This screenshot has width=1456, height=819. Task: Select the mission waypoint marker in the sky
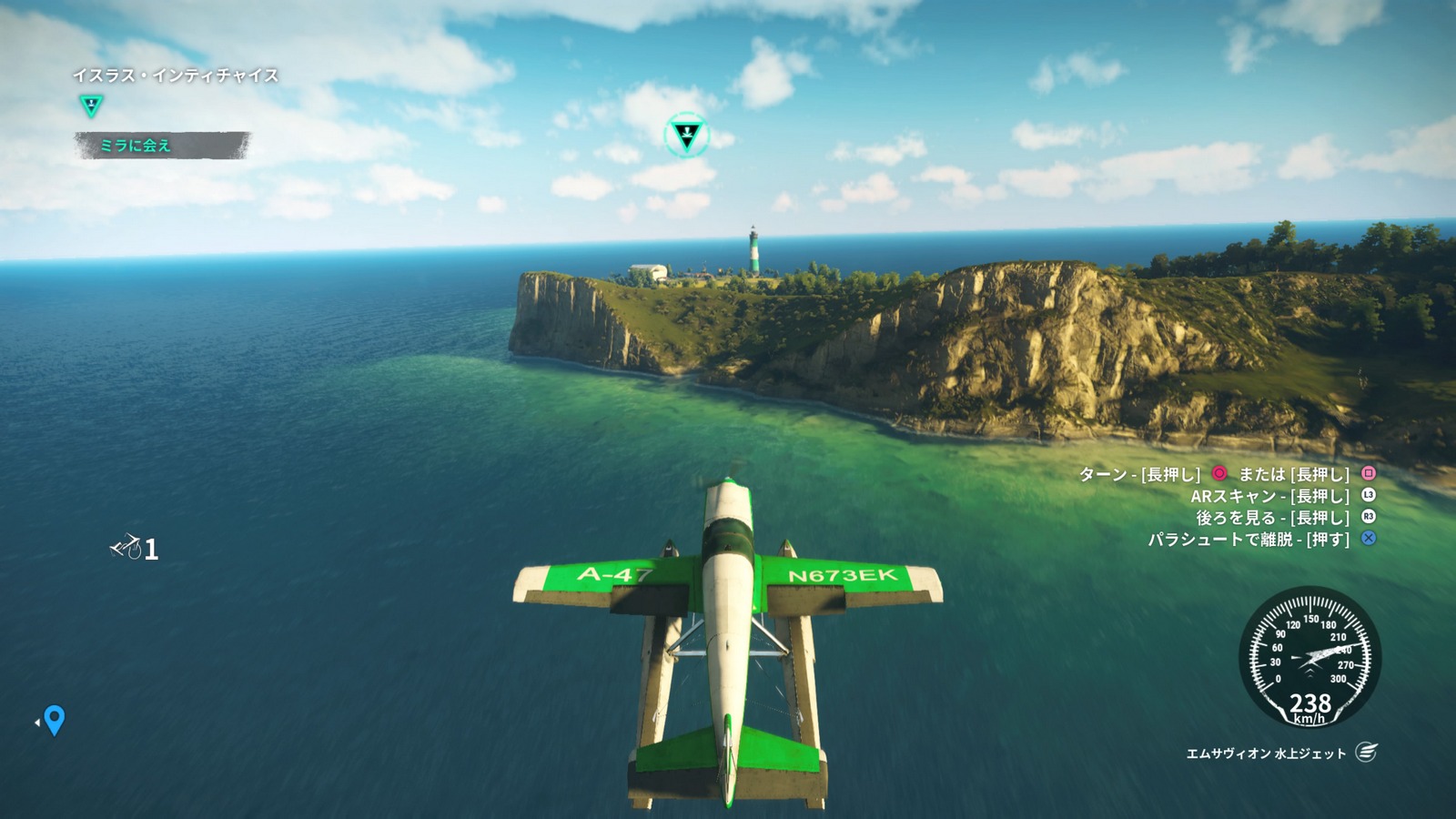tap(687, 136)
